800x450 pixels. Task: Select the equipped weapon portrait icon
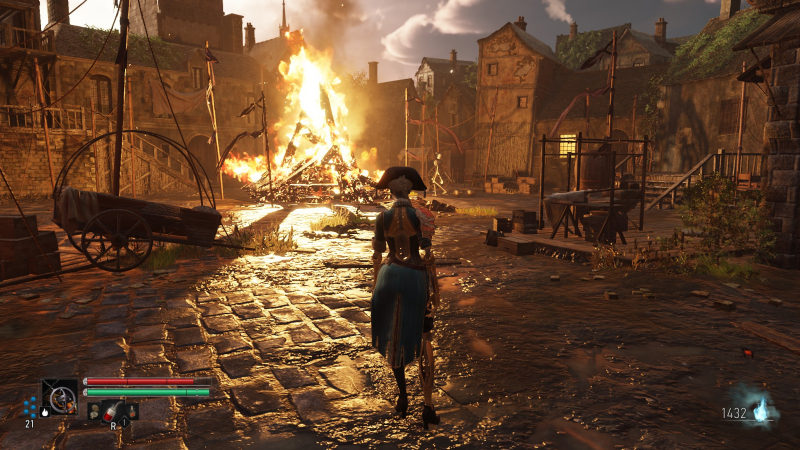[60, 396]
